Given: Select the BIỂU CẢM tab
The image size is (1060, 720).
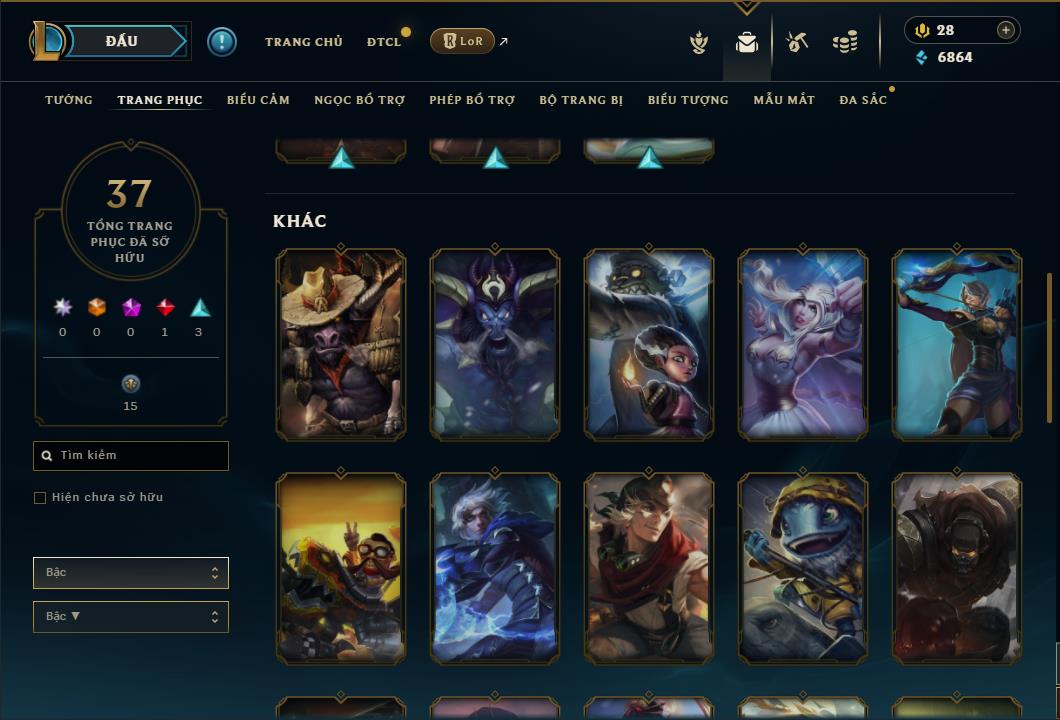Looking at the screenshot, I should tap(258, 100).
